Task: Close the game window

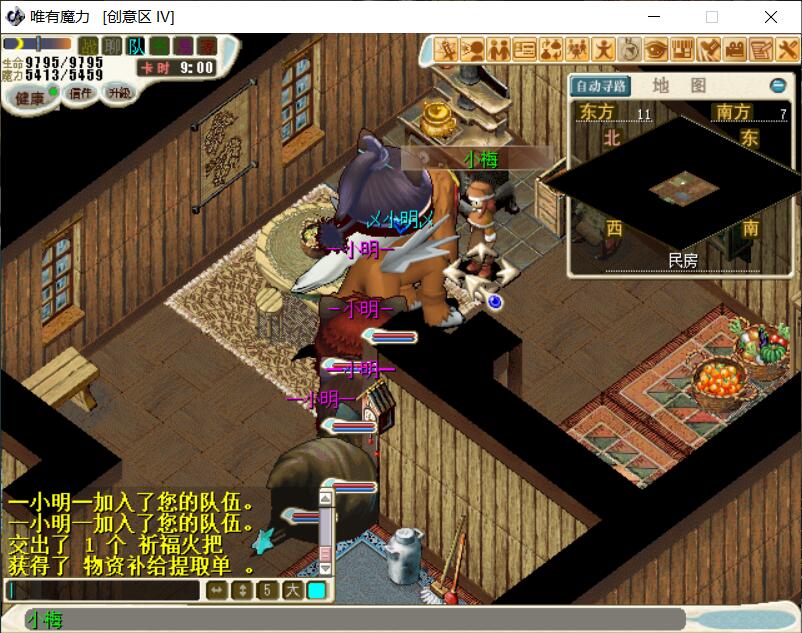Action: (771, 17)
